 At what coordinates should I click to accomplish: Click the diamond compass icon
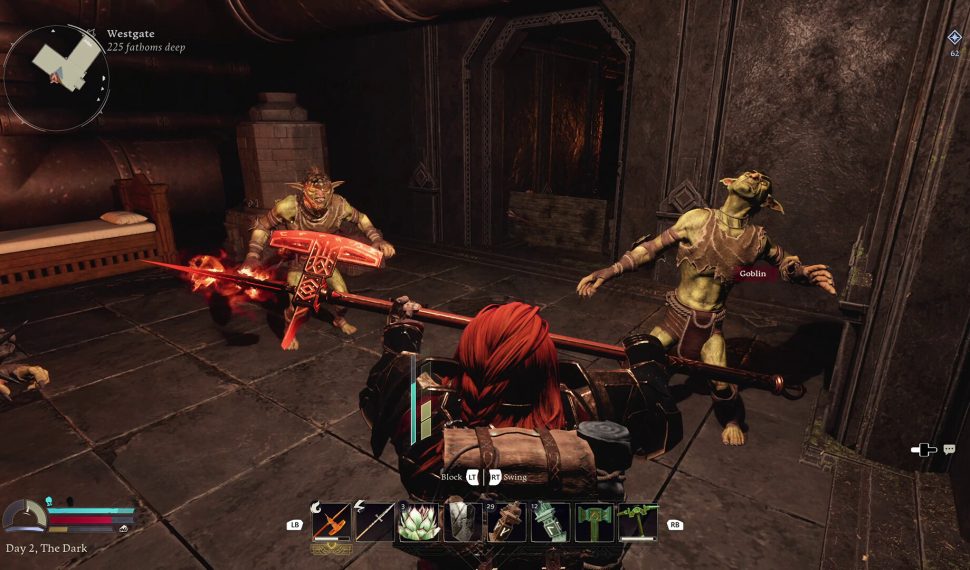tap(954, 37)
